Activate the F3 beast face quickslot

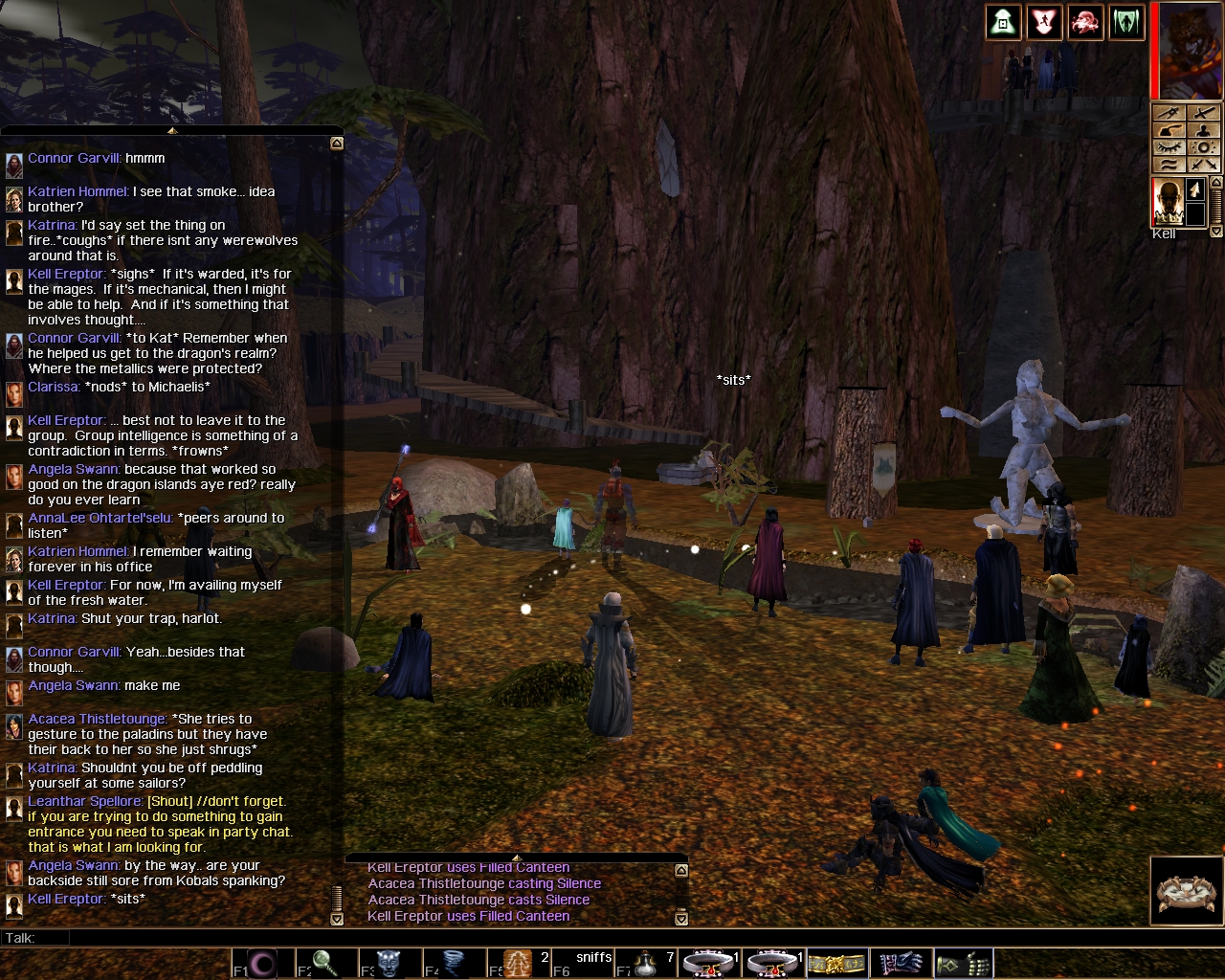tap(390, 963)
